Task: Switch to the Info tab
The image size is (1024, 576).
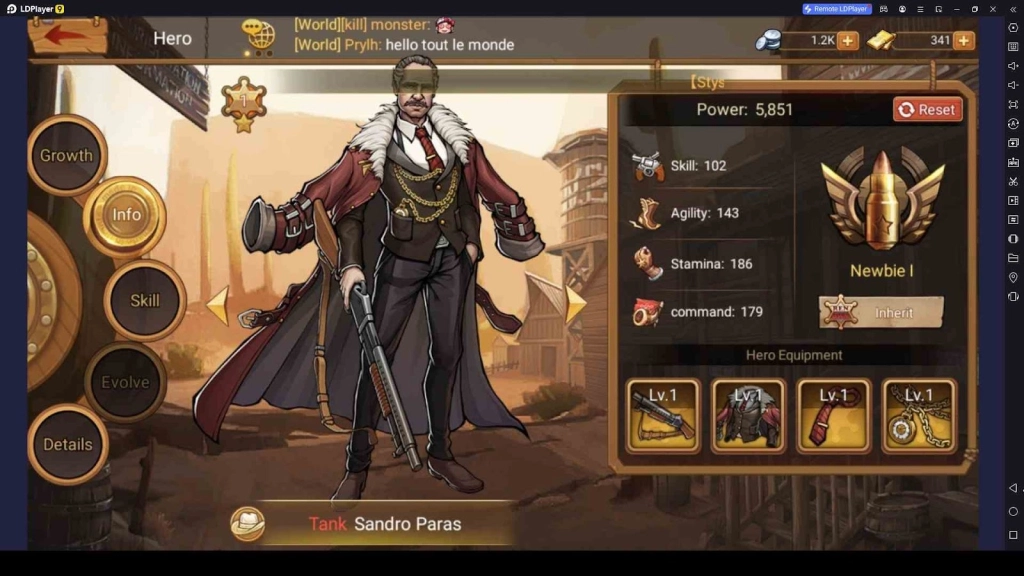Action: click(x=126, y=215)
